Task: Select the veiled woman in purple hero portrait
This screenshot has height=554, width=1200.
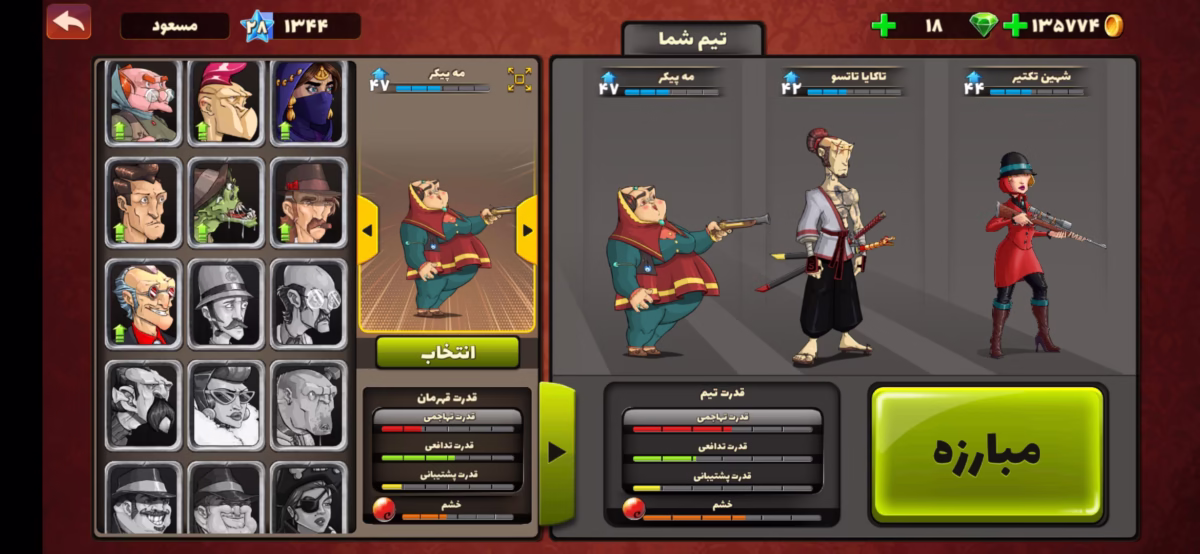Action: [308, 102]
